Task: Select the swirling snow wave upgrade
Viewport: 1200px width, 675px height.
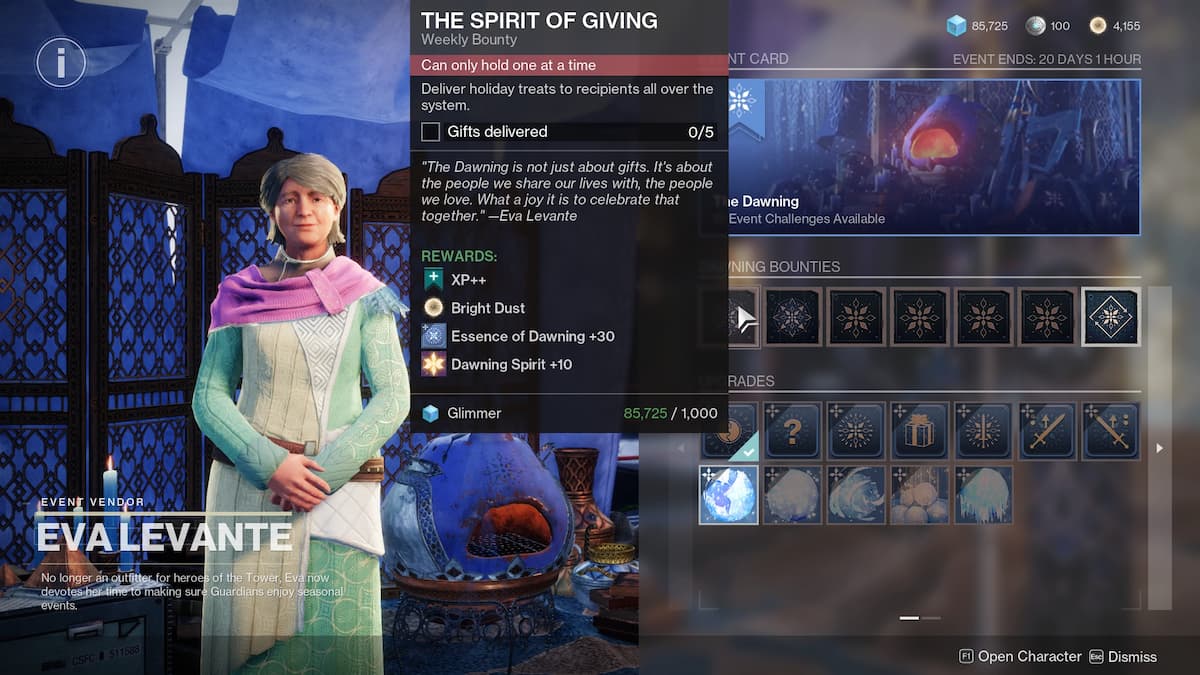Action: (857, 495)
